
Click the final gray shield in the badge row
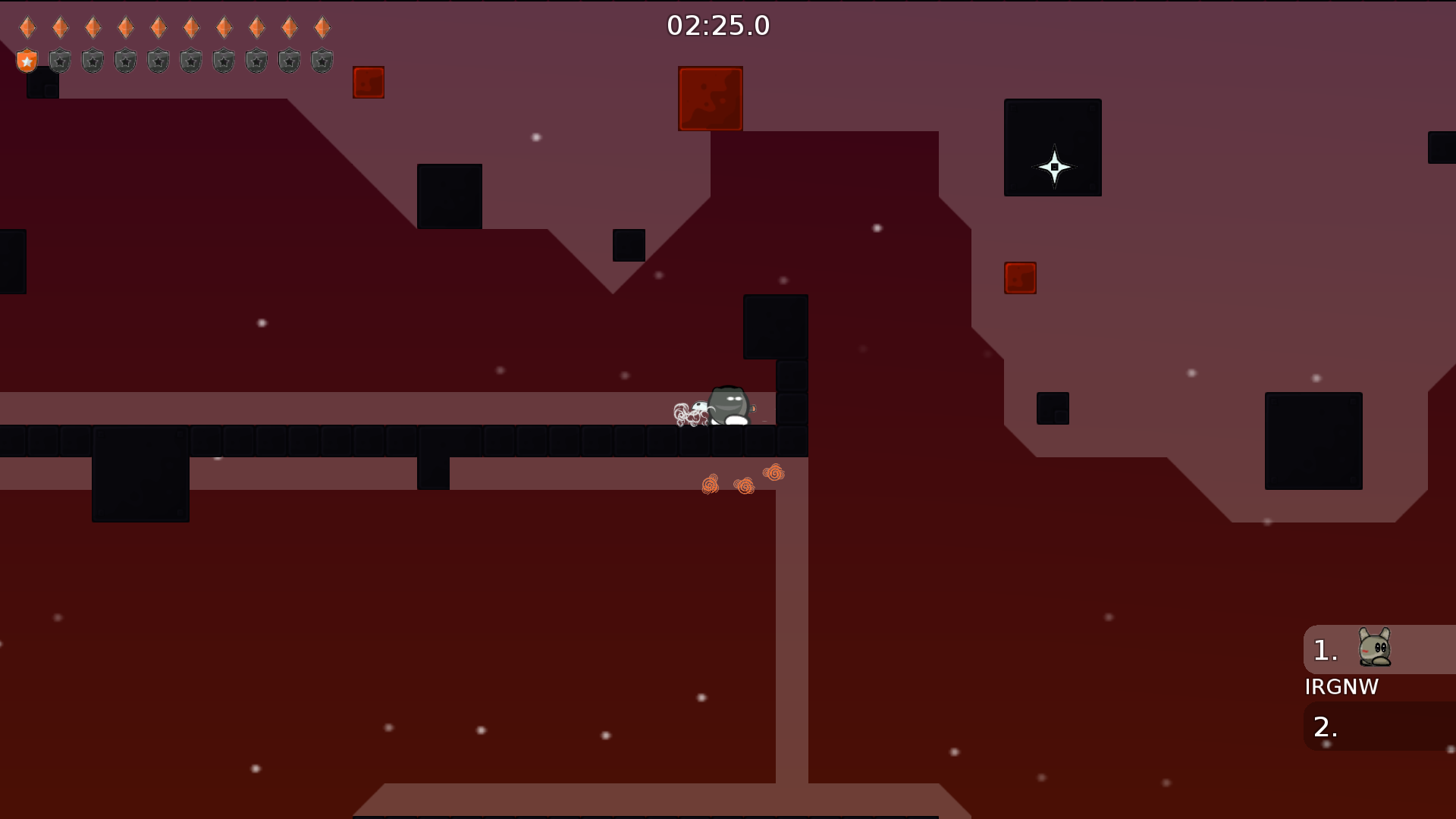click(321, 61)
